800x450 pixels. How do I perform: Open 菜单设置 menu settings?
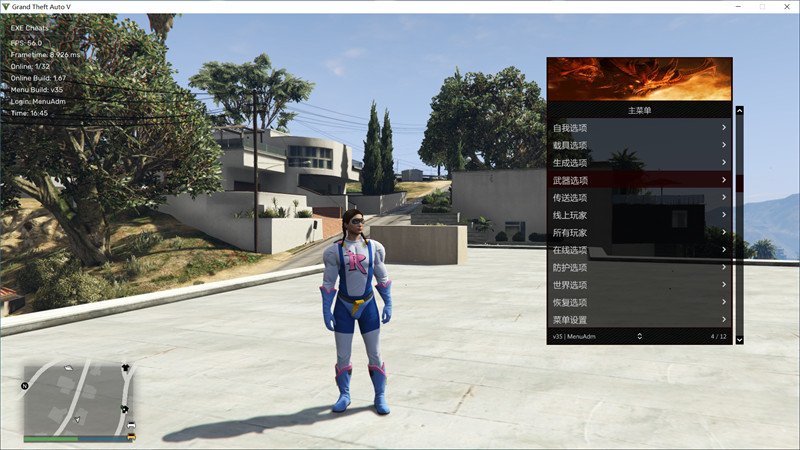pyautogui.click(x=639, y=320)
